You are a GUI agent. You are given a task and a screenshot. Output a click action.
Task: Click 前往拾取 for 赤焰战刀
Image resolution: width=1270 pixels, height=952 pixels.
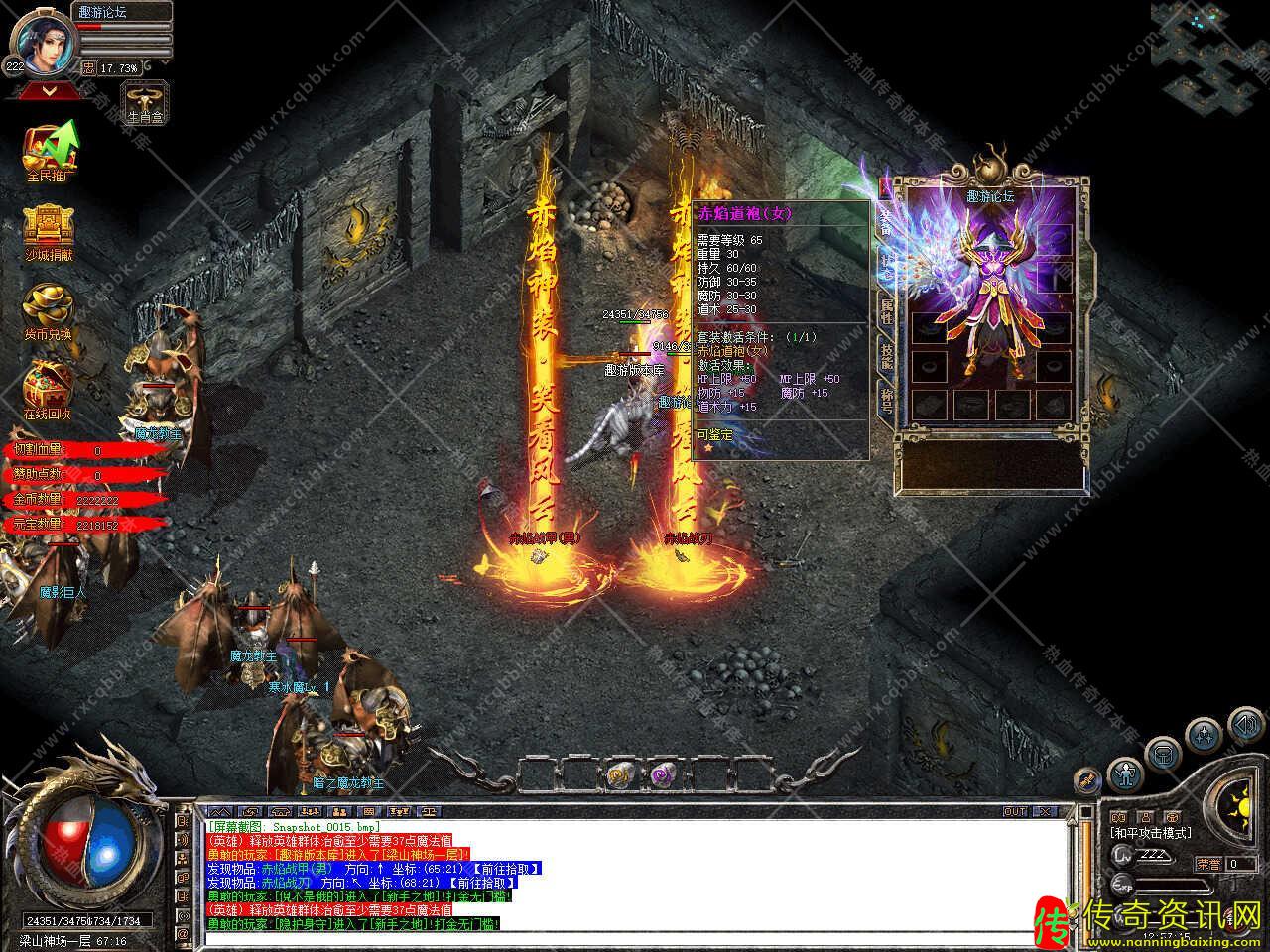[x=481, y=882]
